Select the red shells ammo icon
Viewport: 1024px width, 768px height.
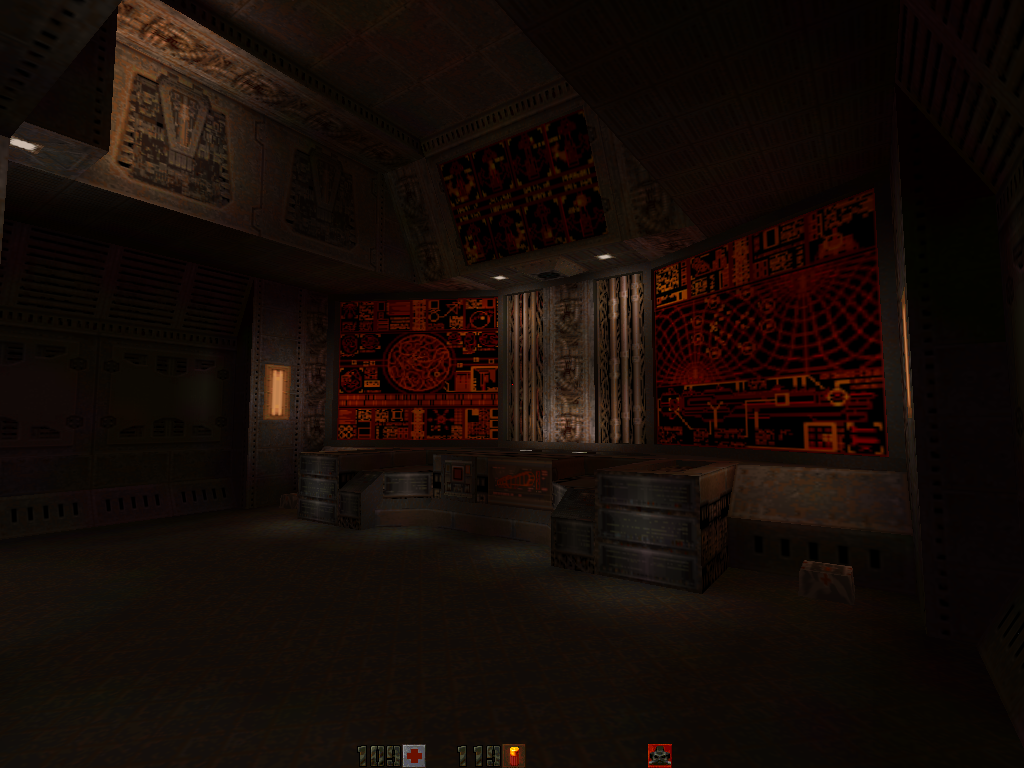pos(515,756)
